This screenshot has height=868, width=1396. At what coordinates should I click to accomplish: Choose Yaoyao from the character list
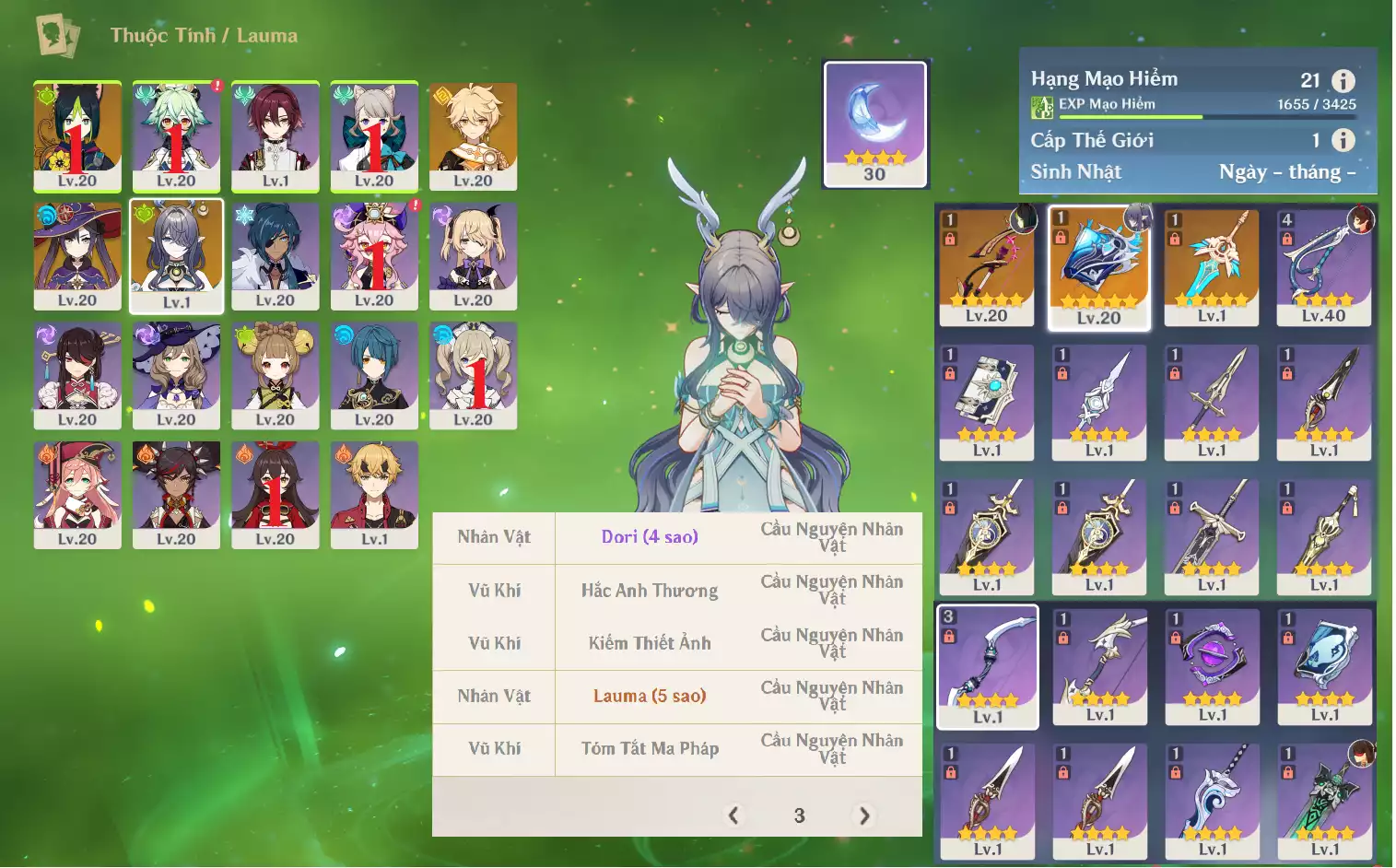click(276, 374)
